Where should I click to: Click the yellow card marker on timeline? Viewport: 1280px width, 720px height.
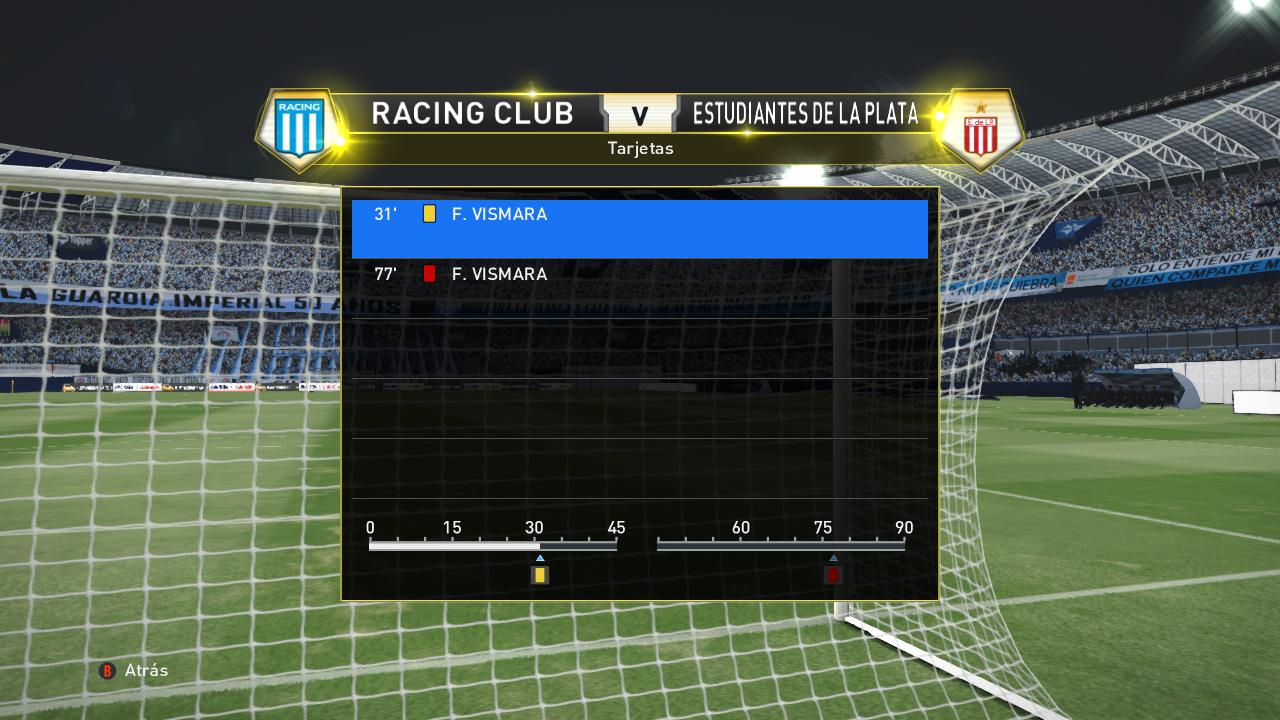(x=540, y=575)
